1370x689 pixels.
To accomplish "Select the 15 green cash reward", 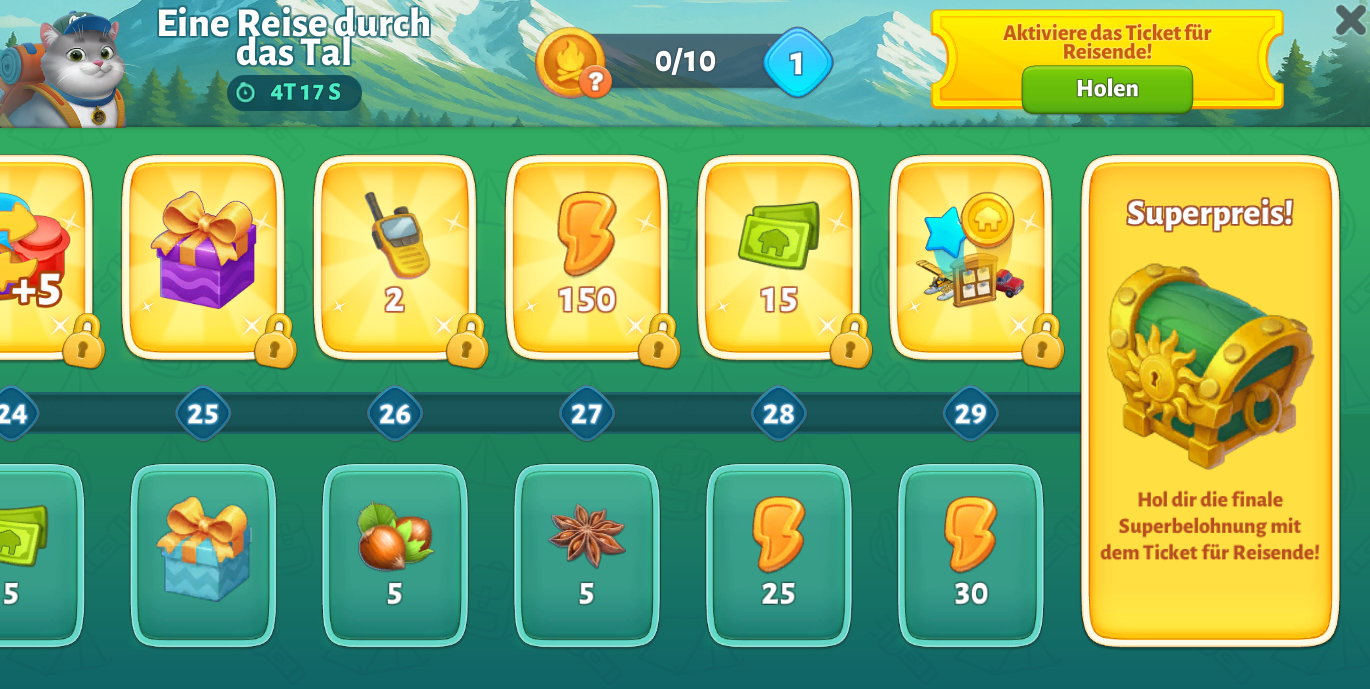I will [779, 255].
